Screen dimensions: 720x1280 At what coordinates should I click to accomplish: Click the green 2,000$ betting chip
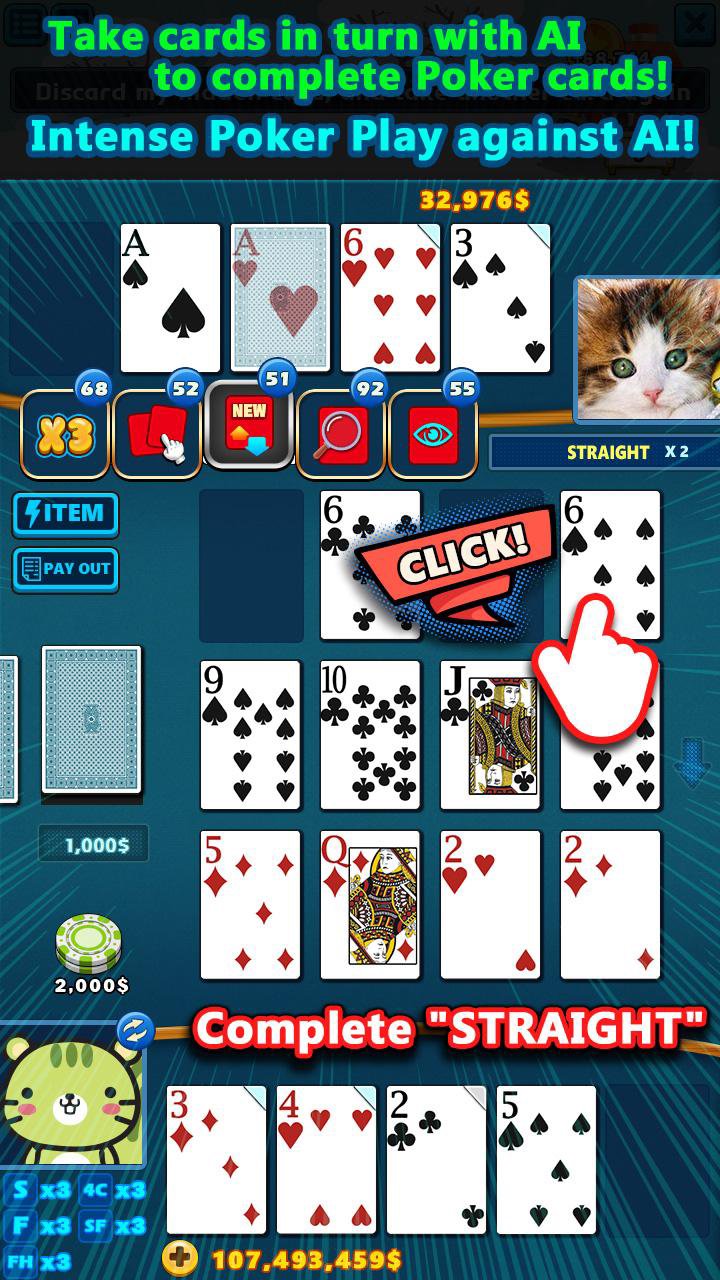click(x=89, y=942)
